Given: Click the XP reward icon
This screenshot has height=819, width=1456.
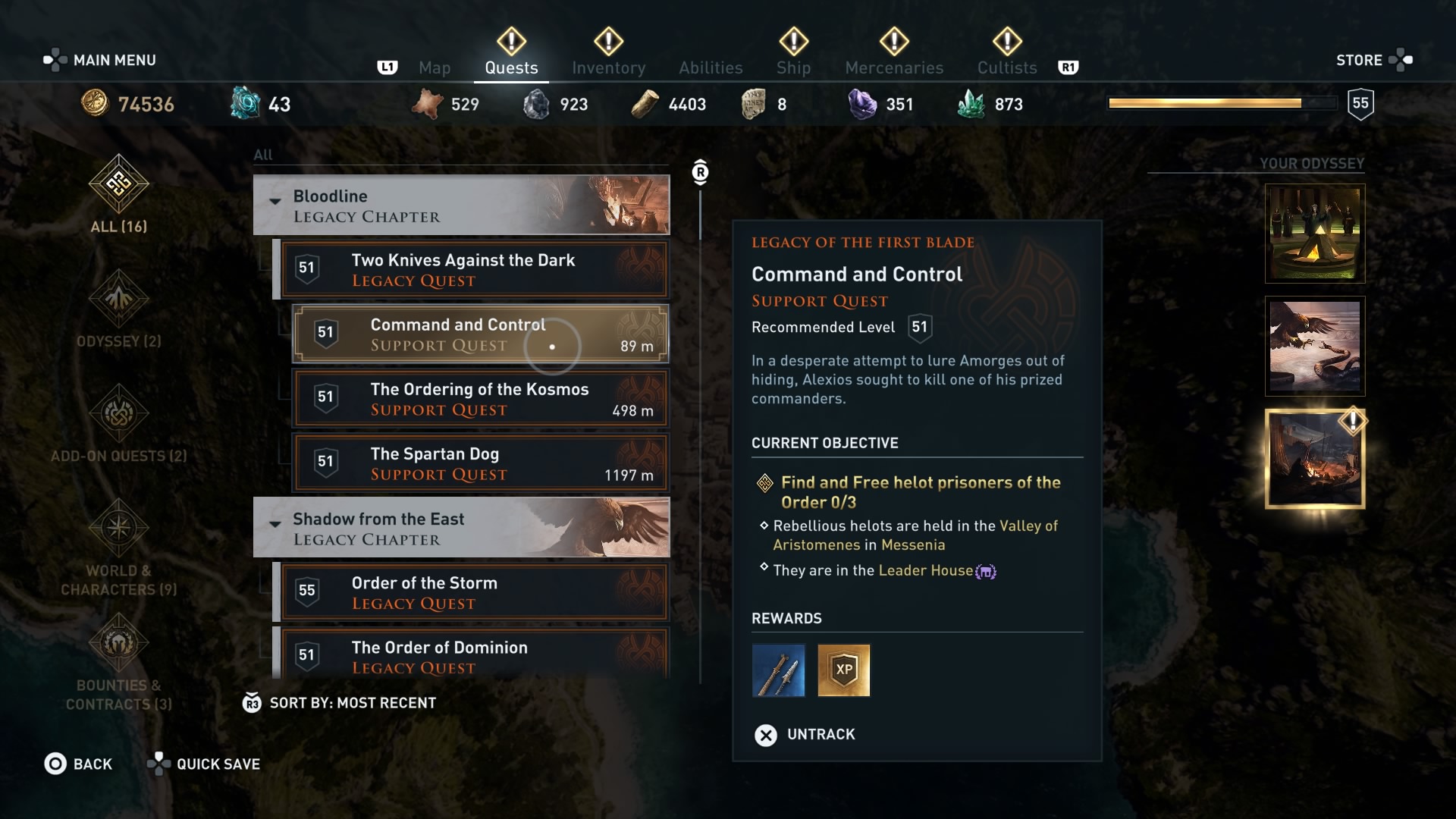Looking at the screenshot, I should [844, 670].
